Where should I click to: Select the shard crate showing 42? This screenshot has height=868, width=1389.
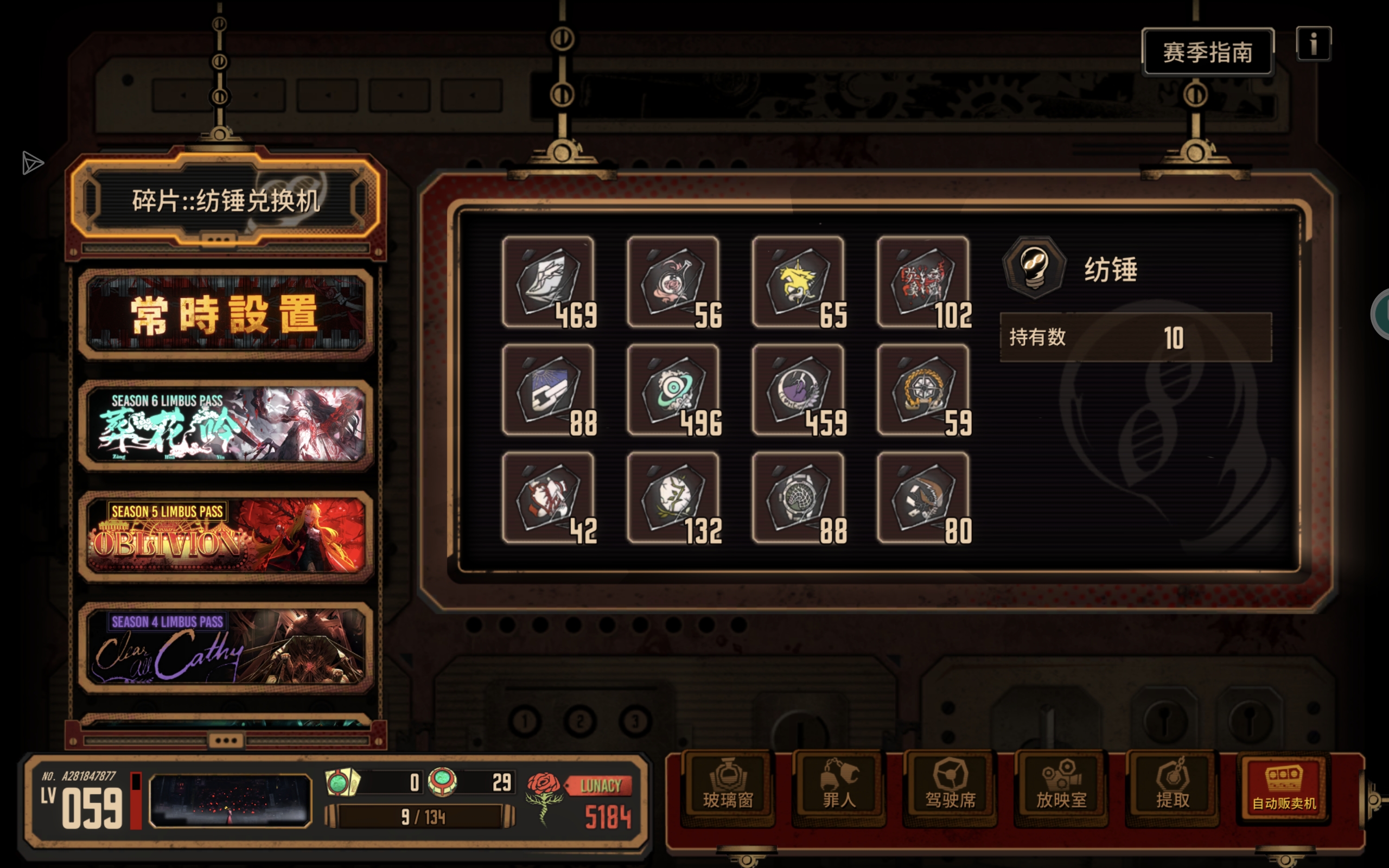coord(548,497)
